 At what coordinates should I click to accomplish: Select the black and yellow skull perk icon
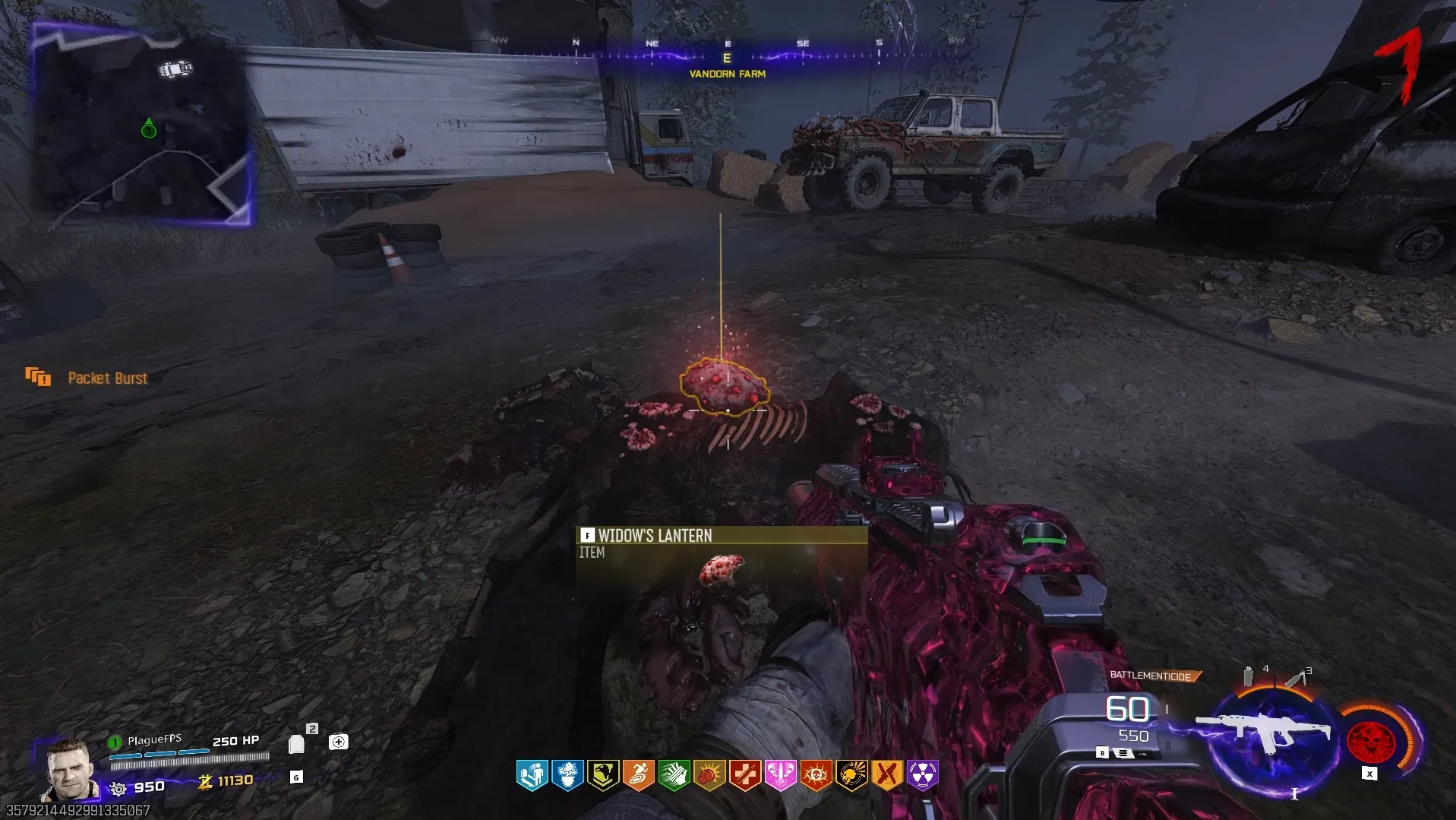coord(851,775)
